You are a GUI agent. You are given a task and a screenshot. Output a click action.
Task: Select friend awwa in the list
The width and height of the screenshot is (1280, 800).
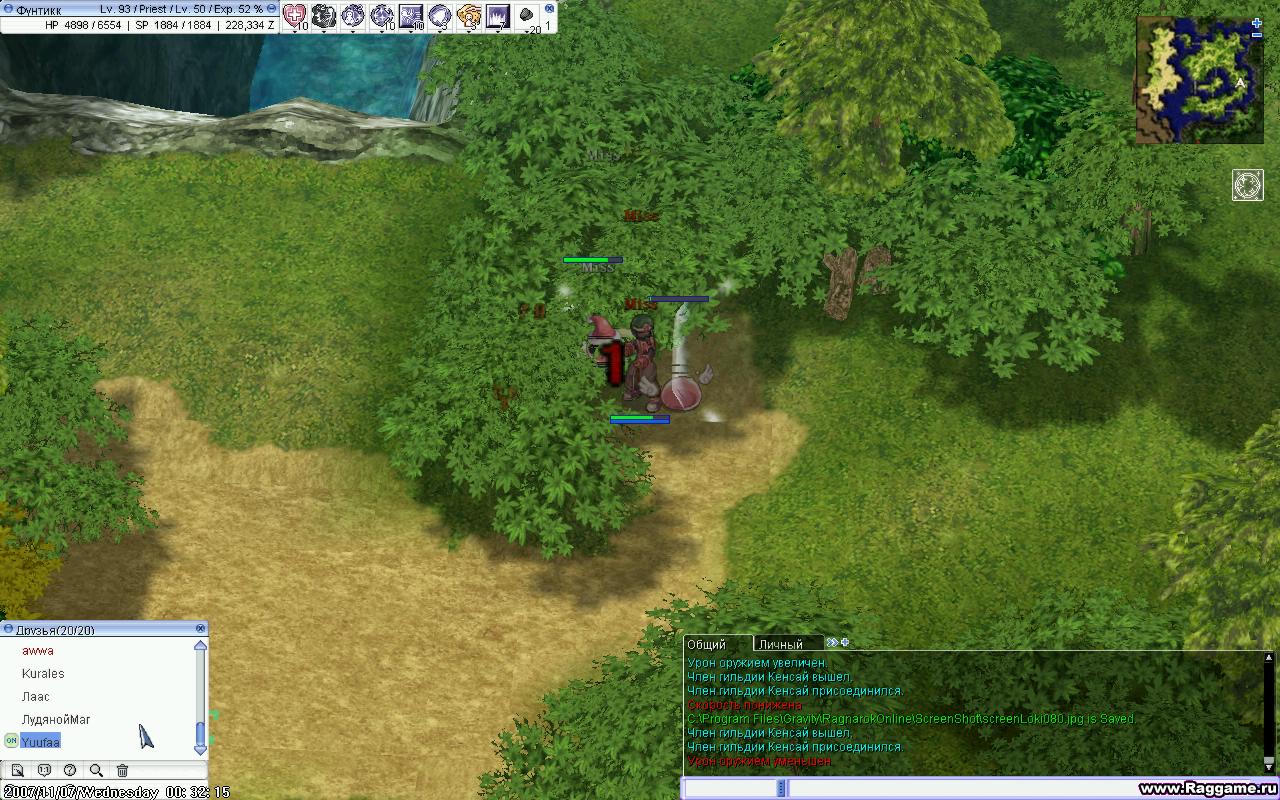coord(38,651)
